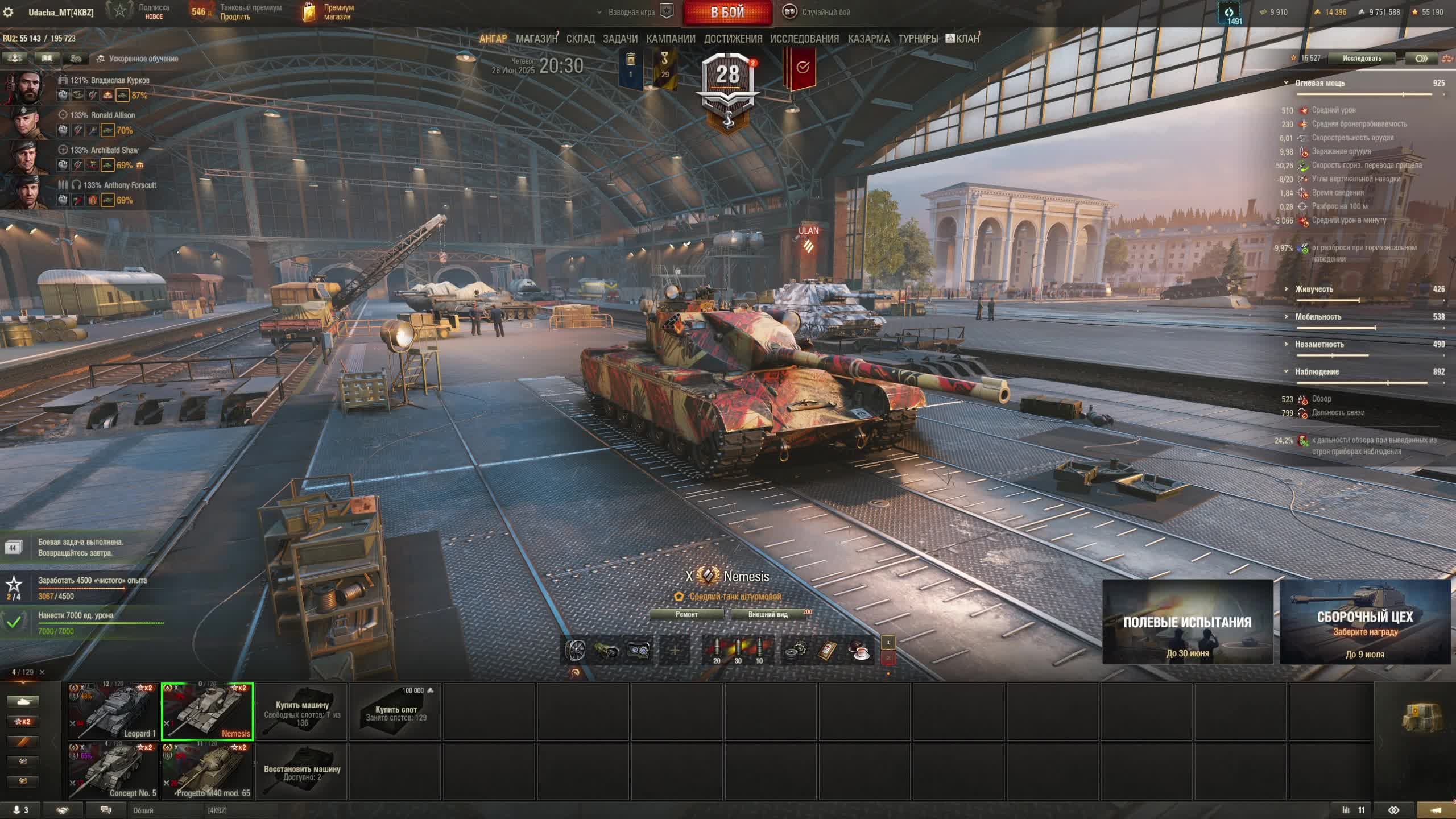Click the Купить машину buy vehicle tile
The image size is (1456, 819).
302,712
